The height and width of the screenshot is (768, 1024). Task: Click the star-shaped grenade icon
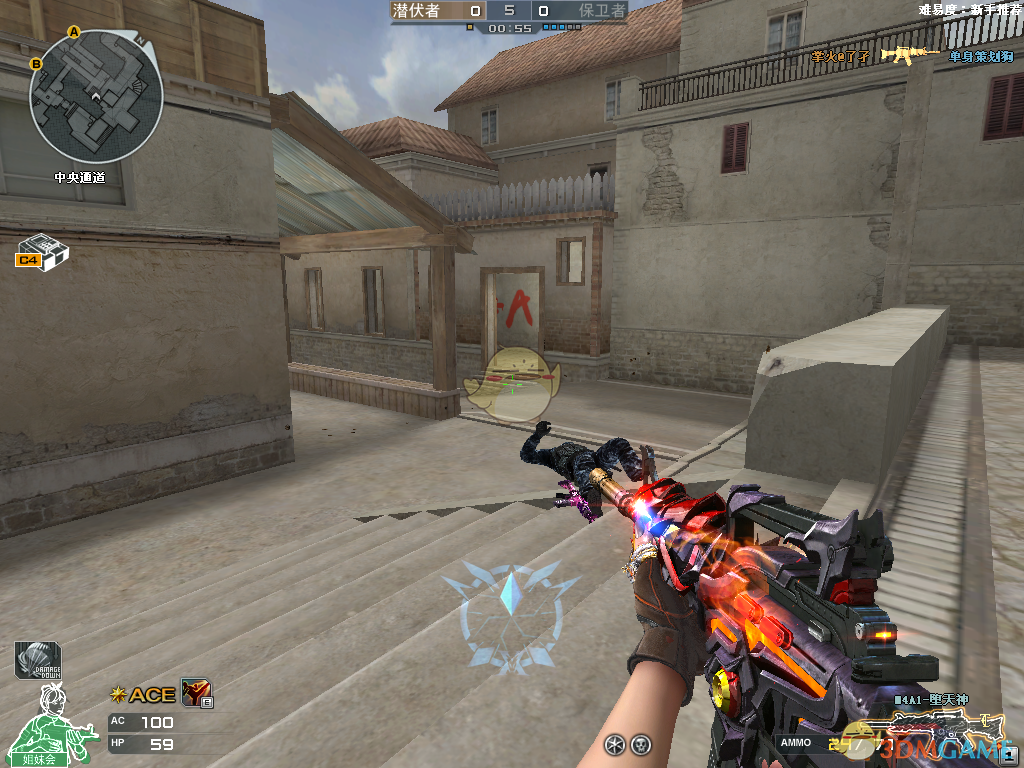616,744
